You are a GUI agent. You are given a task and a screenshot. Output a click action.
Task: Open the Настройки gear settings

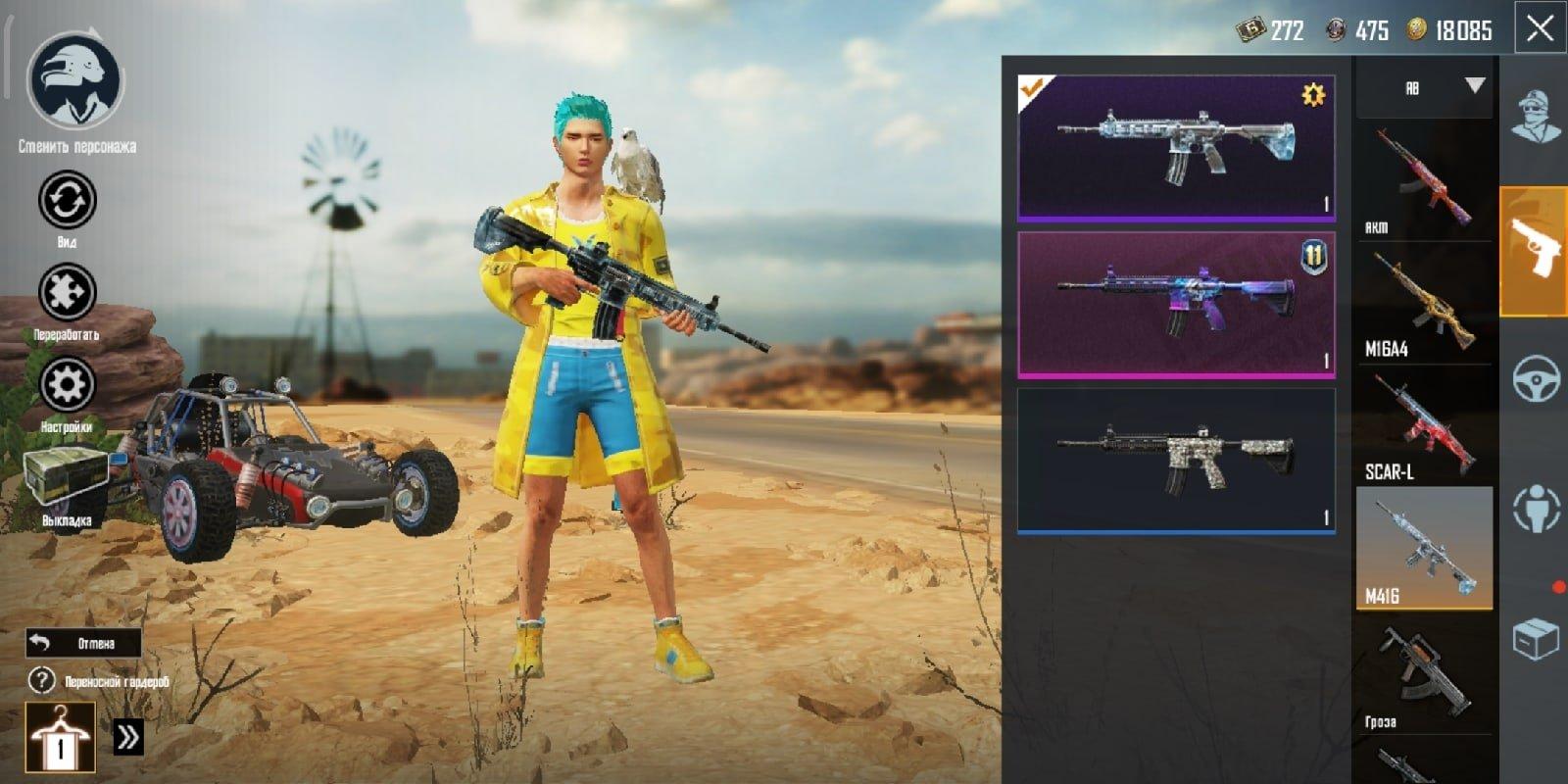tap(67, 385)
